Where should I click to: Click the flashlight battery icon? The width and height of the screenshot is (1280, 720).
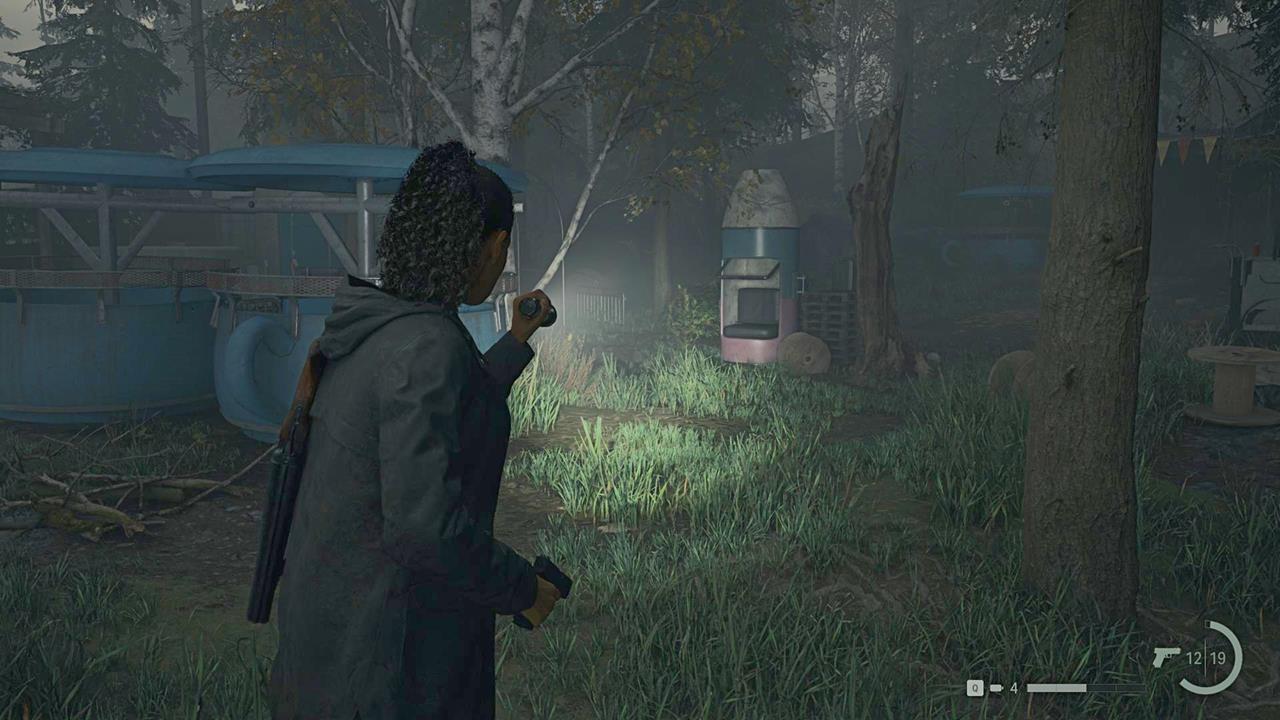pyautogui.click(x=996, y=688)
